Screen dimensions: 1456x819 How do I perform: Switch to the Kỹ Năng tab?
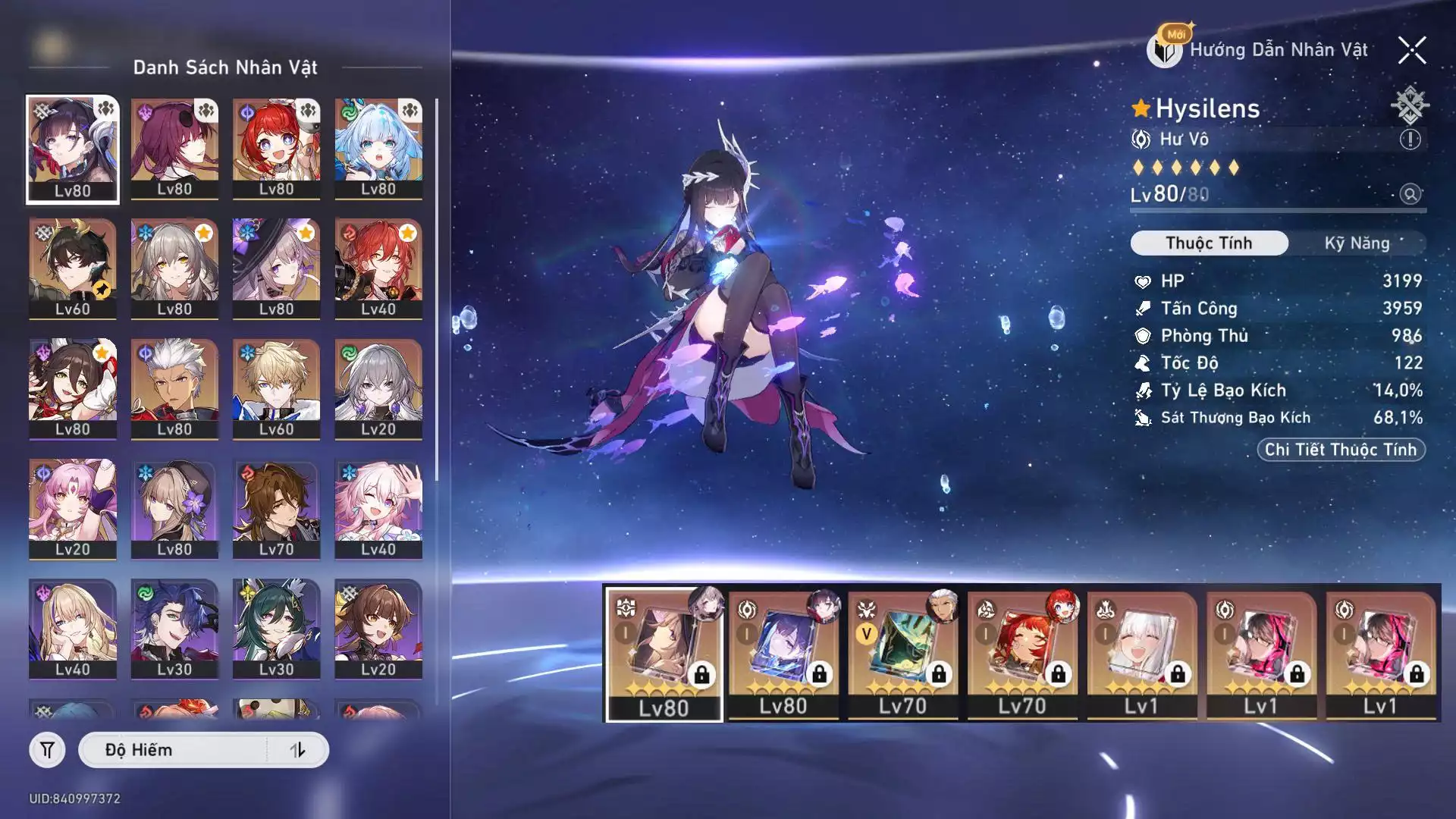click(1357, 243)
